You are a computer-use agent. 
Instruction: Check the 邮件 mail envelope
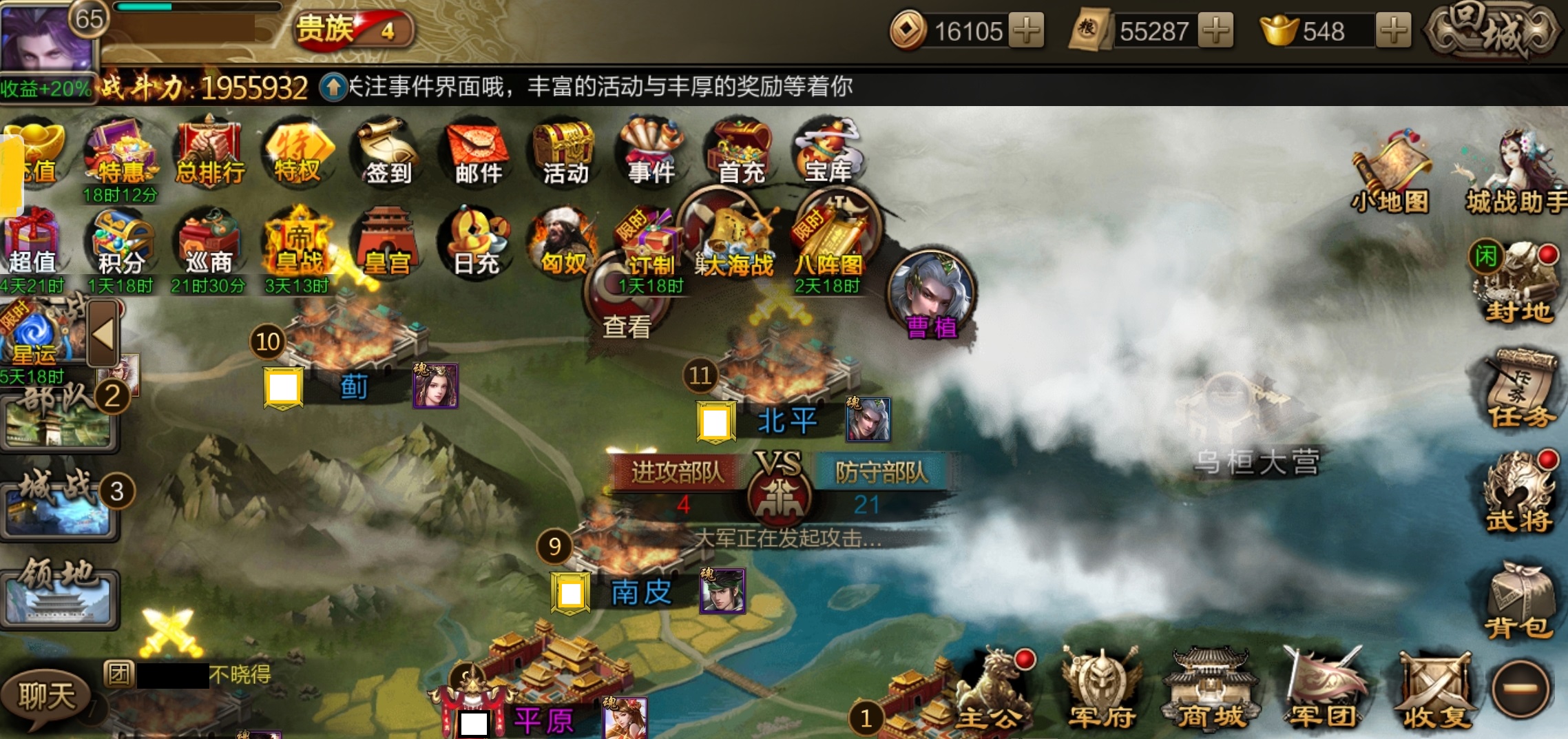pos(478,153)
